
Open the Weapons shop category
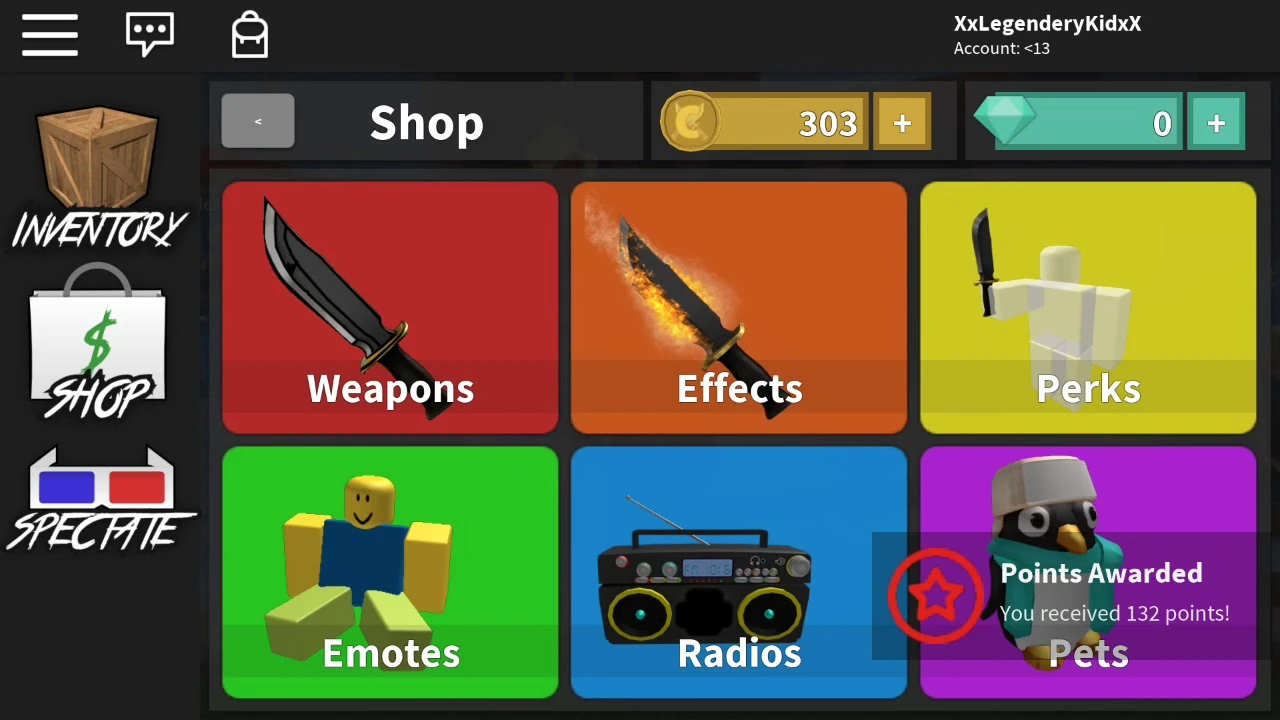pyautogui.click(x=390, y=307)
